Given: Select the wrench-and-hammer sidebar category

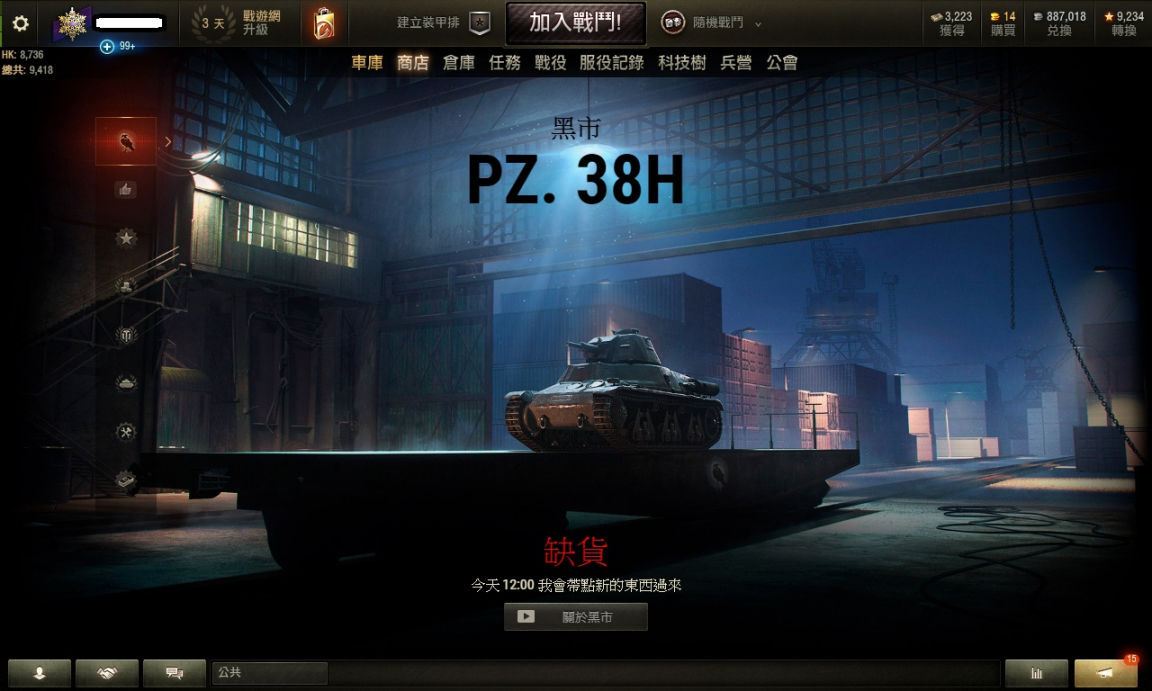Looking at the screenshot, I should coord(126,432).
